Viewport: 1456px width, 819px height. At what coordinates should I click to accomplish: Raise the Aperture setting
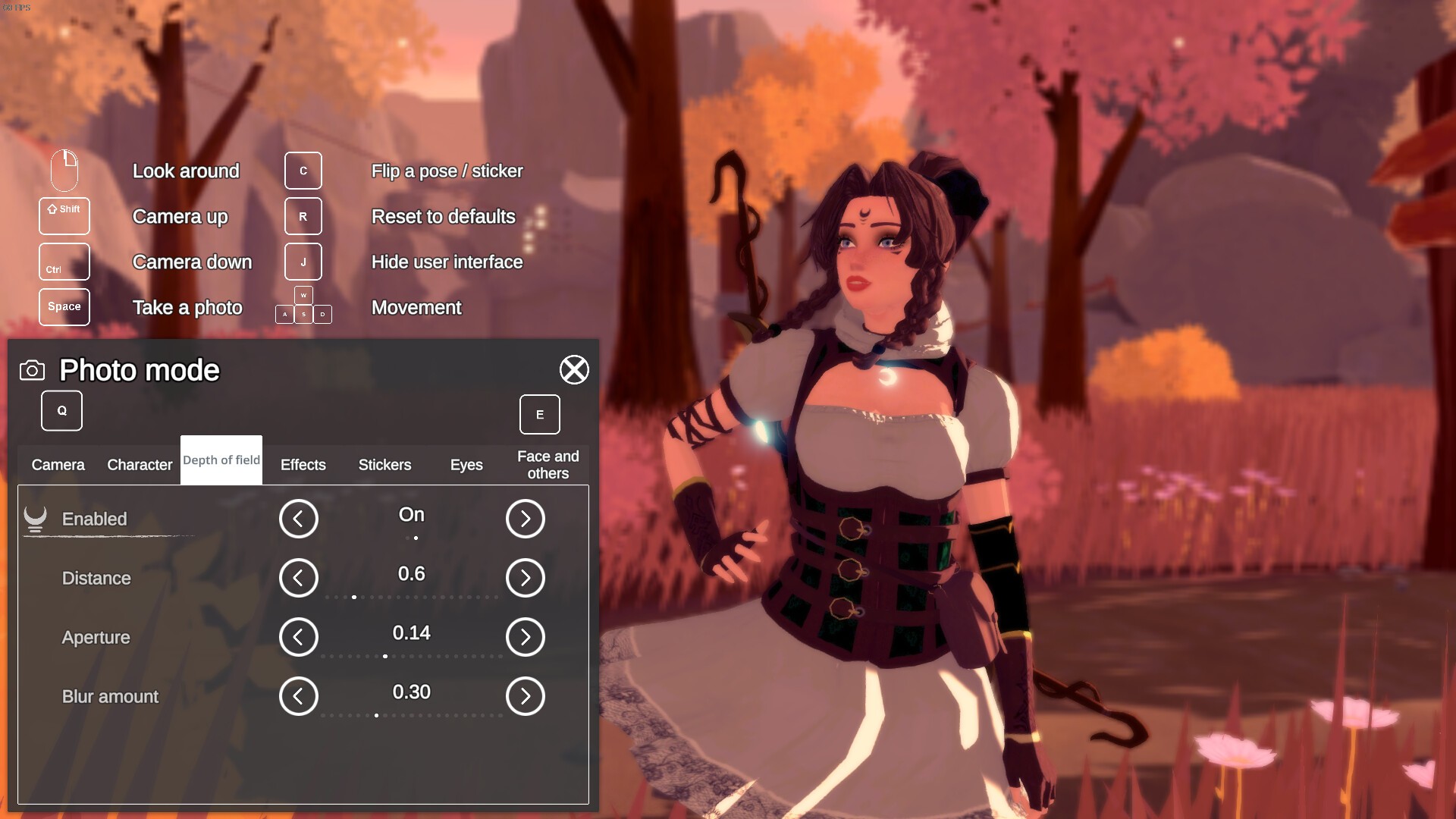(x=526, y=637)
